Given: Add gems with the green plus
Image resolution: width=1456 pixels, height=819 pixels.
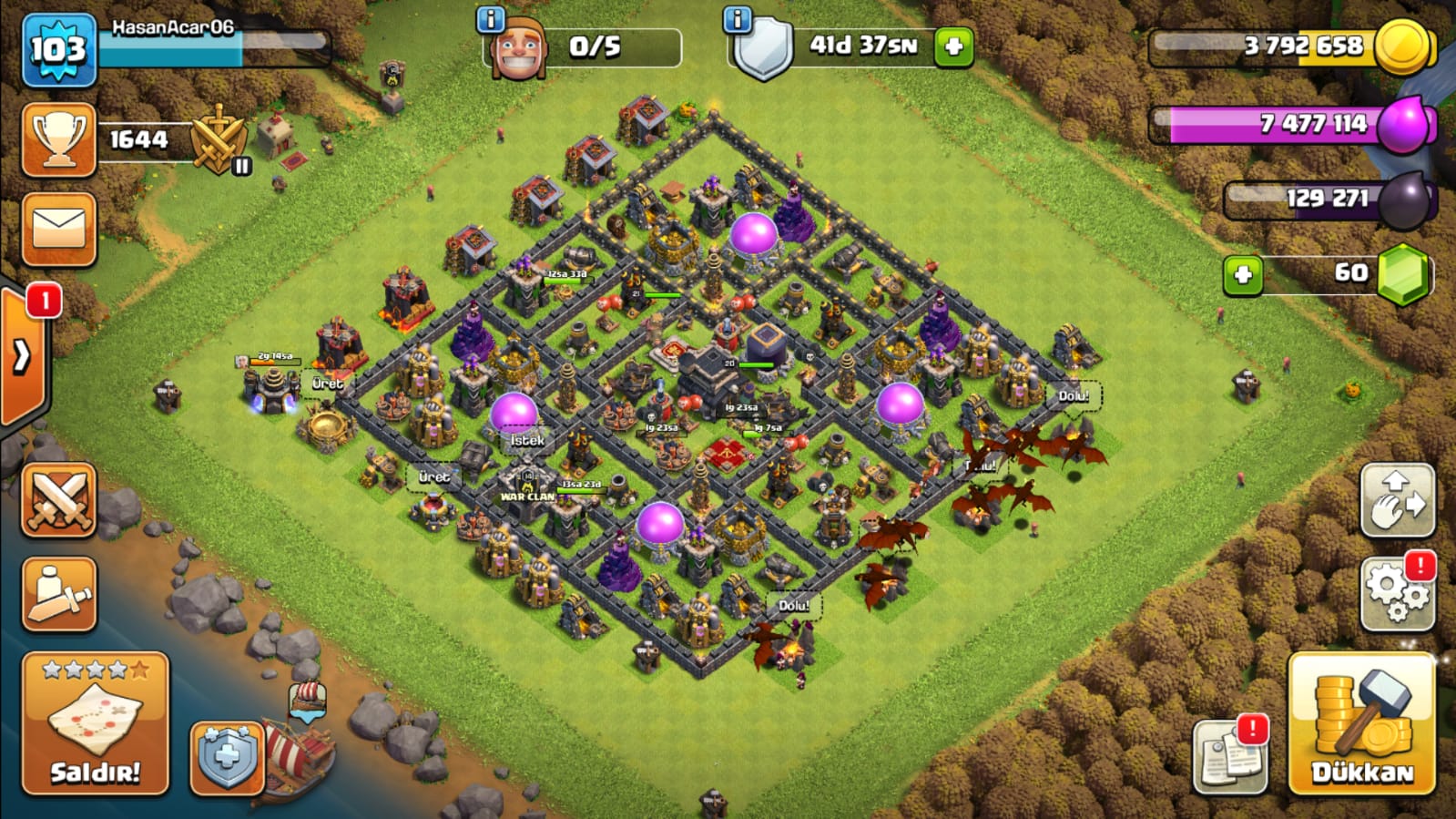Looking at the screenshot, I should [x=1243, y=275].
